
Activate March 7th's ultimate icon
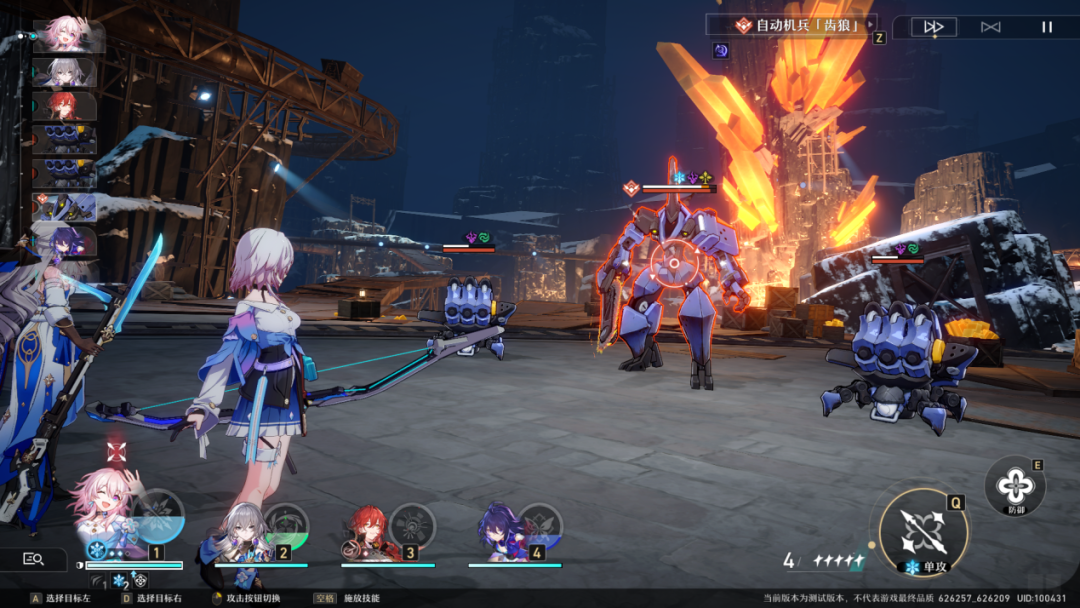point(158,515)
